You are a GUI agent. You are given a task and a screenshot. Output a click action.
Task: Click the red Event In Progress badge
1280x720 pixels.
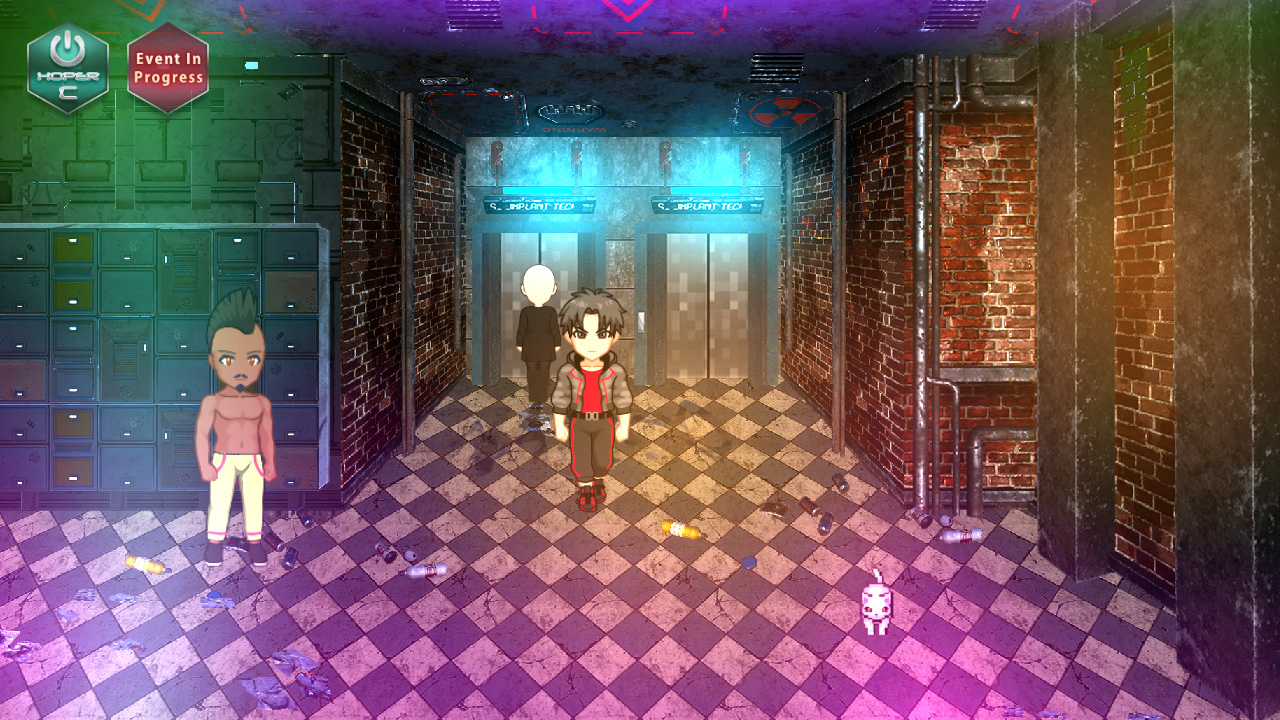[168, 68]
